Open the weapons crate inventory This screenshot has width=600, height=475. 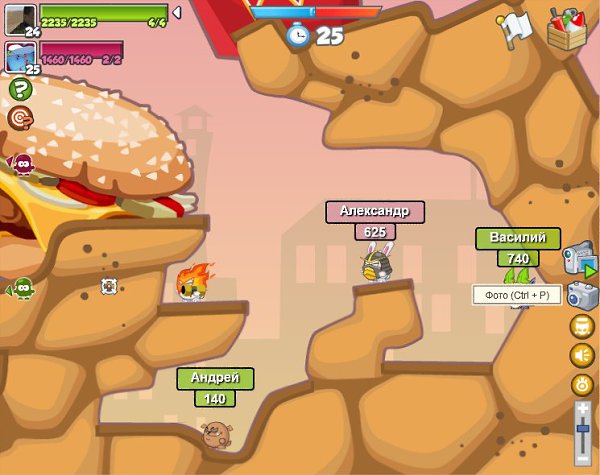click(x=566, y=29)
